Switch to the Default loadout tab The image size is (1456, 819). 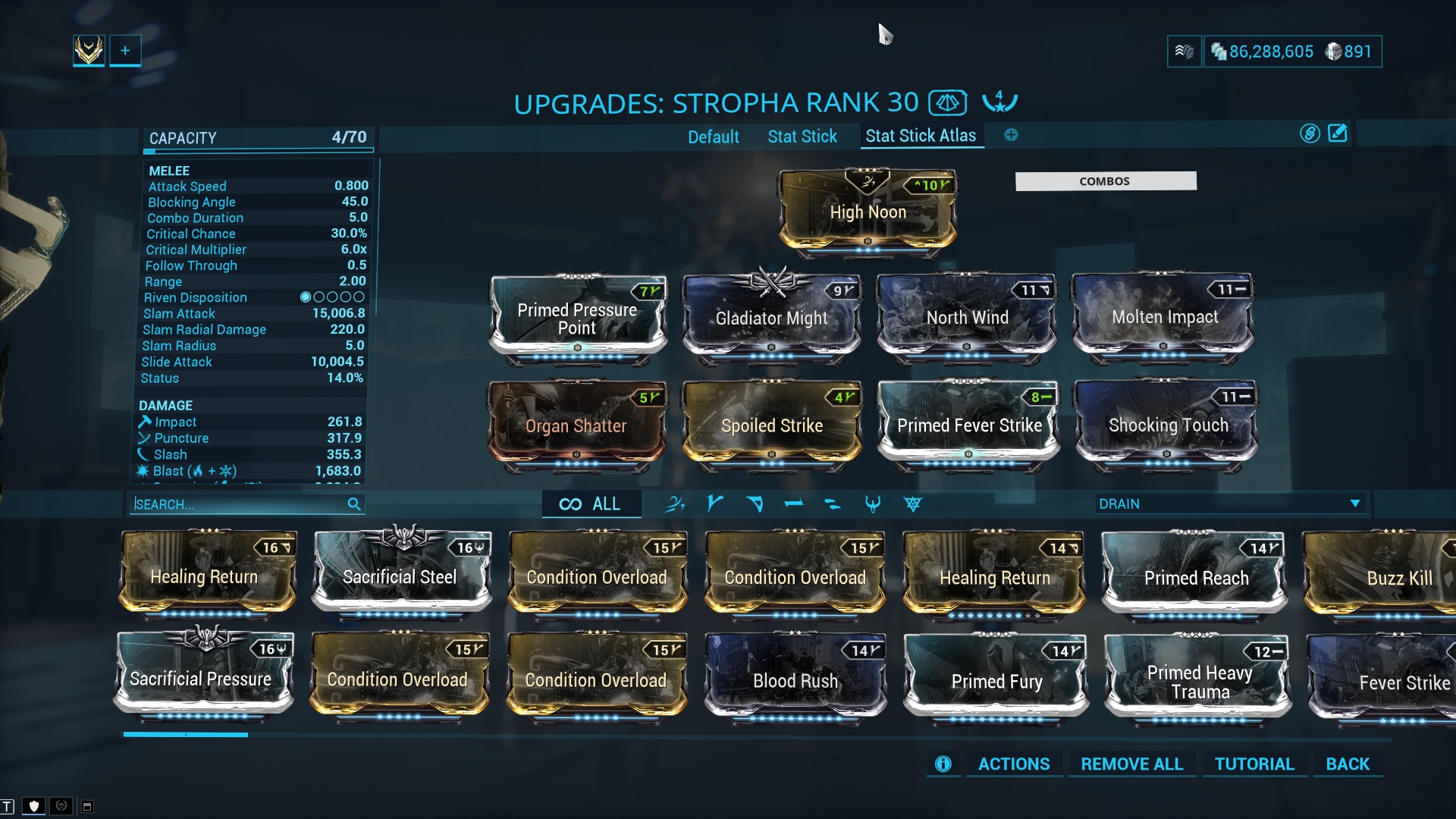pos(713,136)
